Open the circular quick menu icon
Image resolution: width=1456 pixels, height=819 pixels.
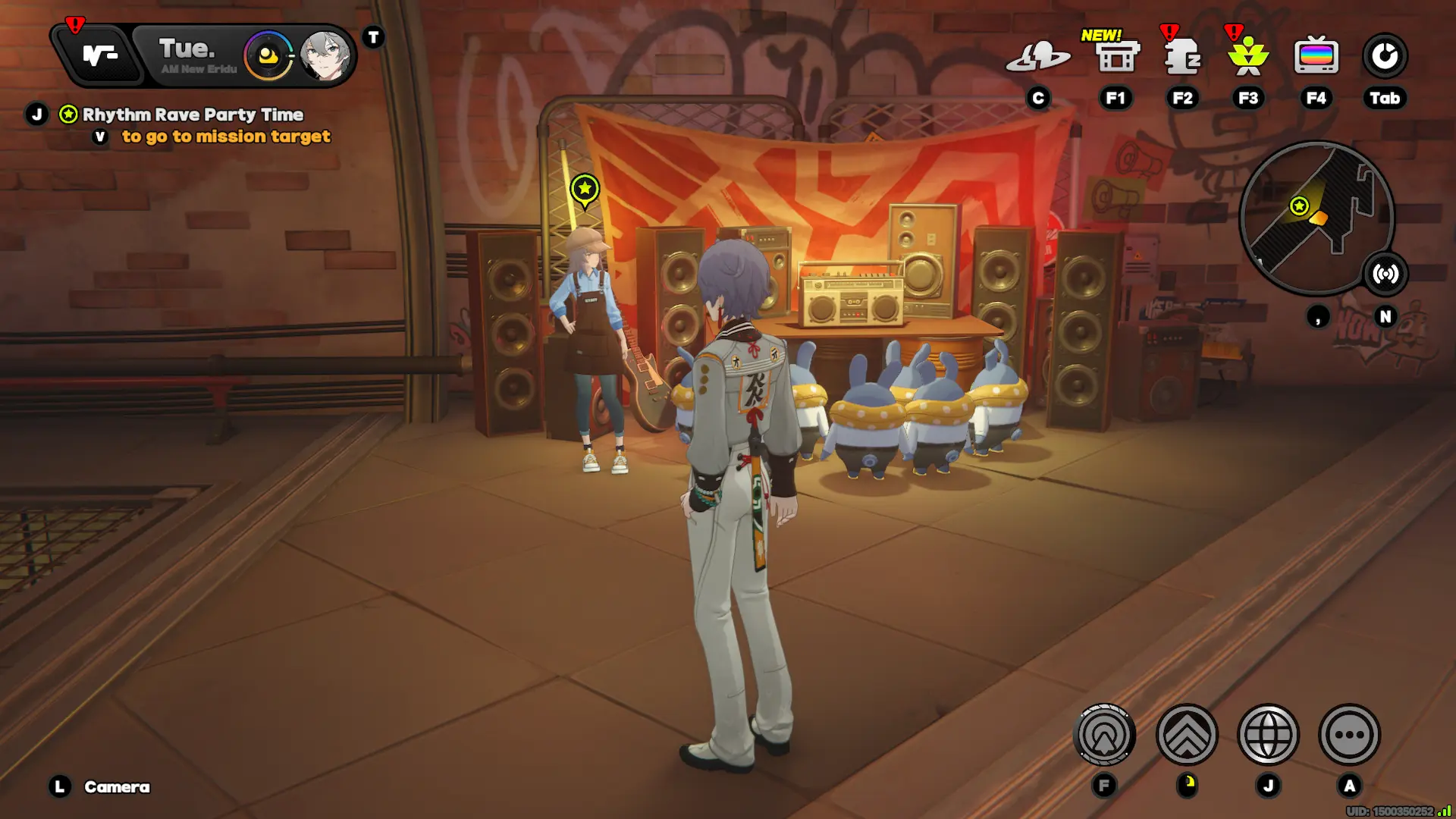point(1385,56)
